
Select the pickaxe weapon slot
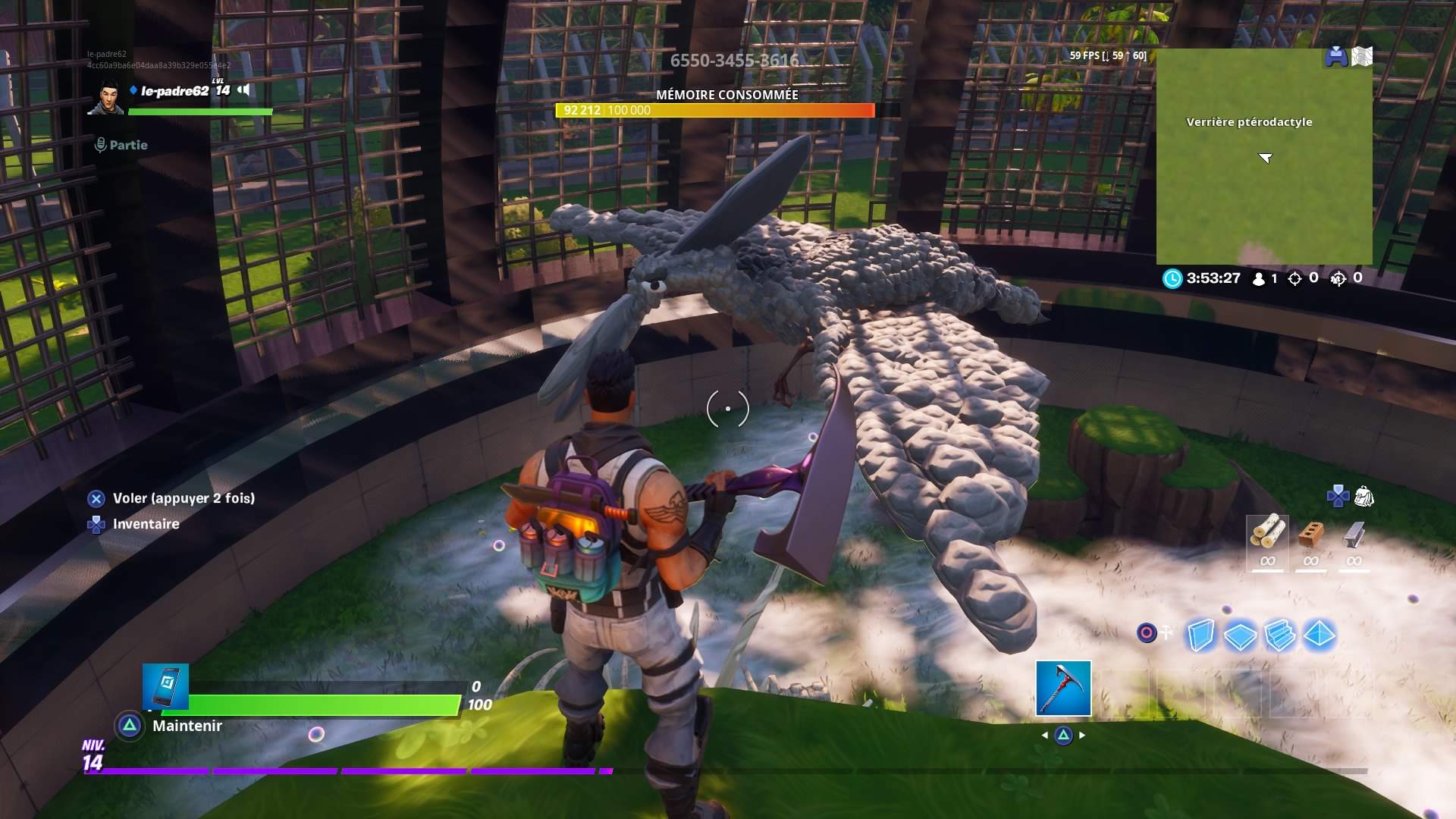(x=1063, y=688)
